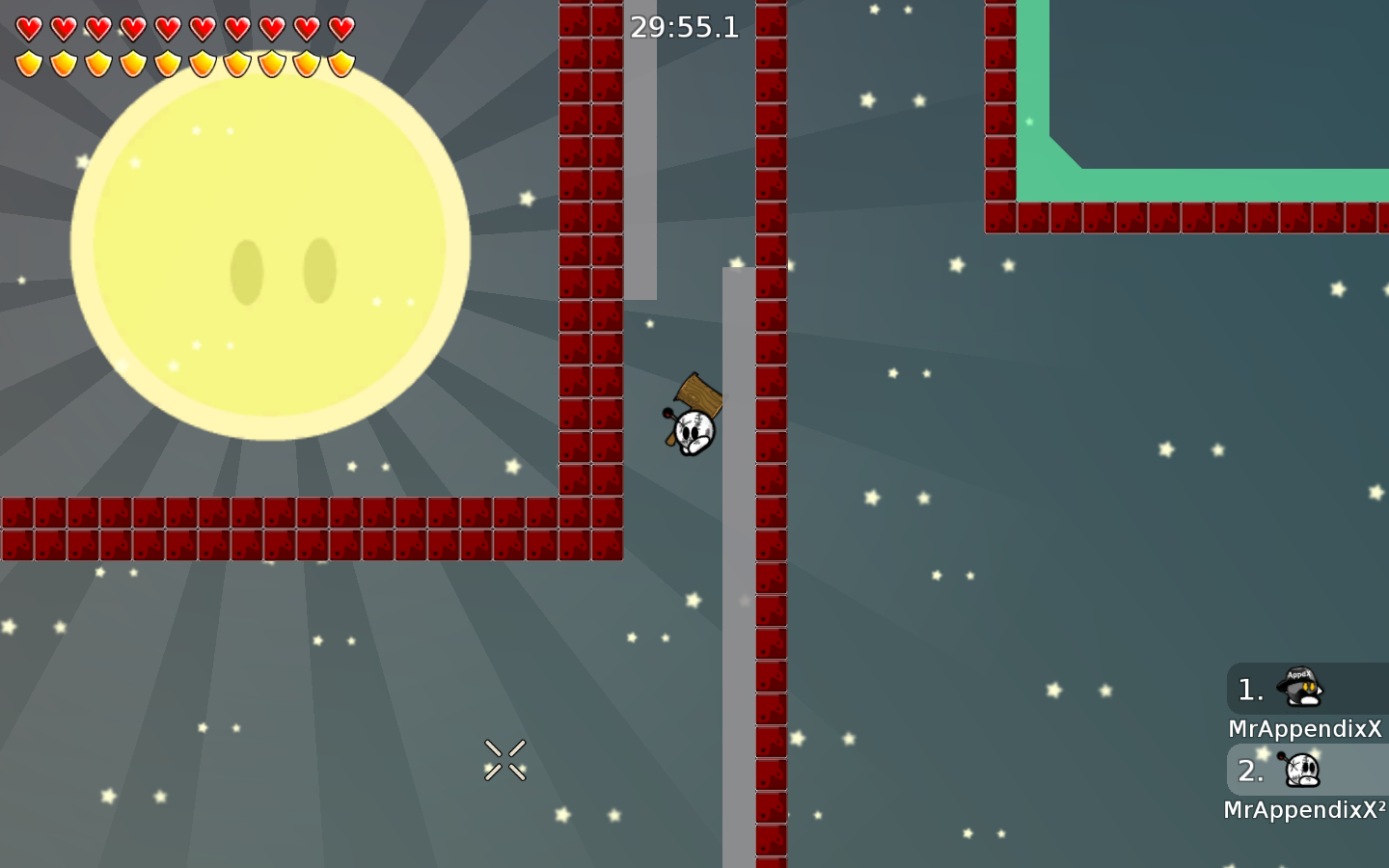Screen dimensions: 1389x868
Task: Click the middle heart of the health row
Action: (x=170, y=27)
